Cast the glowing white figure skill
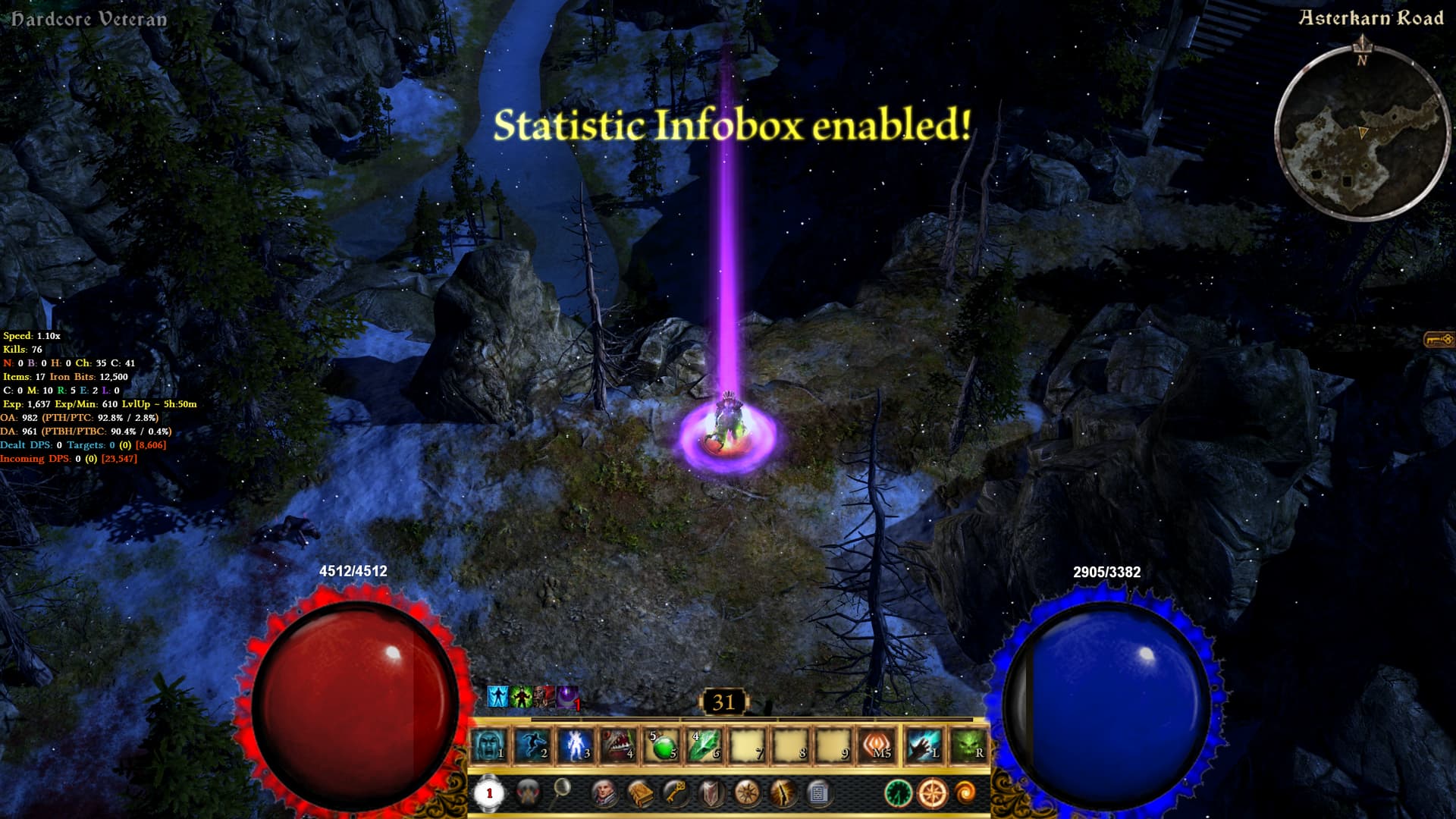Viewport: 1456px width, 819px height. pos(576,745)
